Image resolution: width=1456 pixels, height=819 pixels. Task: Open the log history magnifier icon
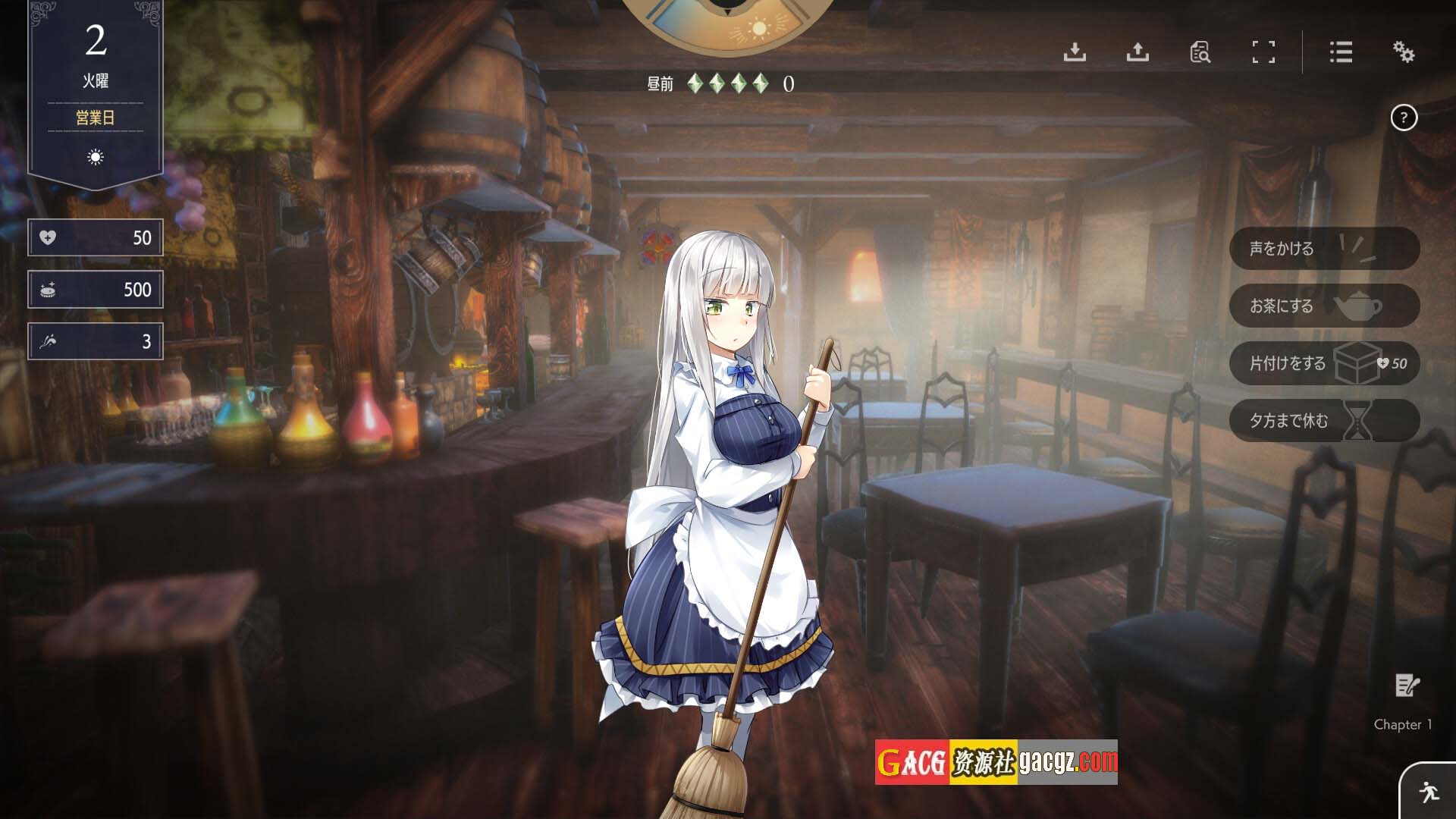[x=1200, y=52]
